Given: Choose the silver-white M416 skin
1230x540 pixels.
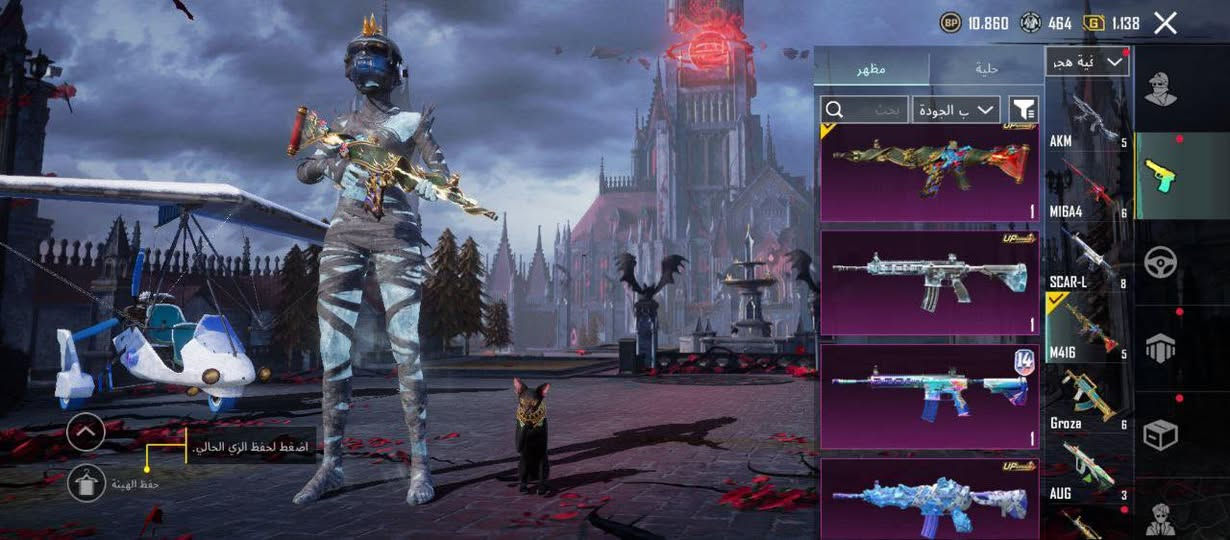Looking at the screenshot, I should click(x=929, y=282).
